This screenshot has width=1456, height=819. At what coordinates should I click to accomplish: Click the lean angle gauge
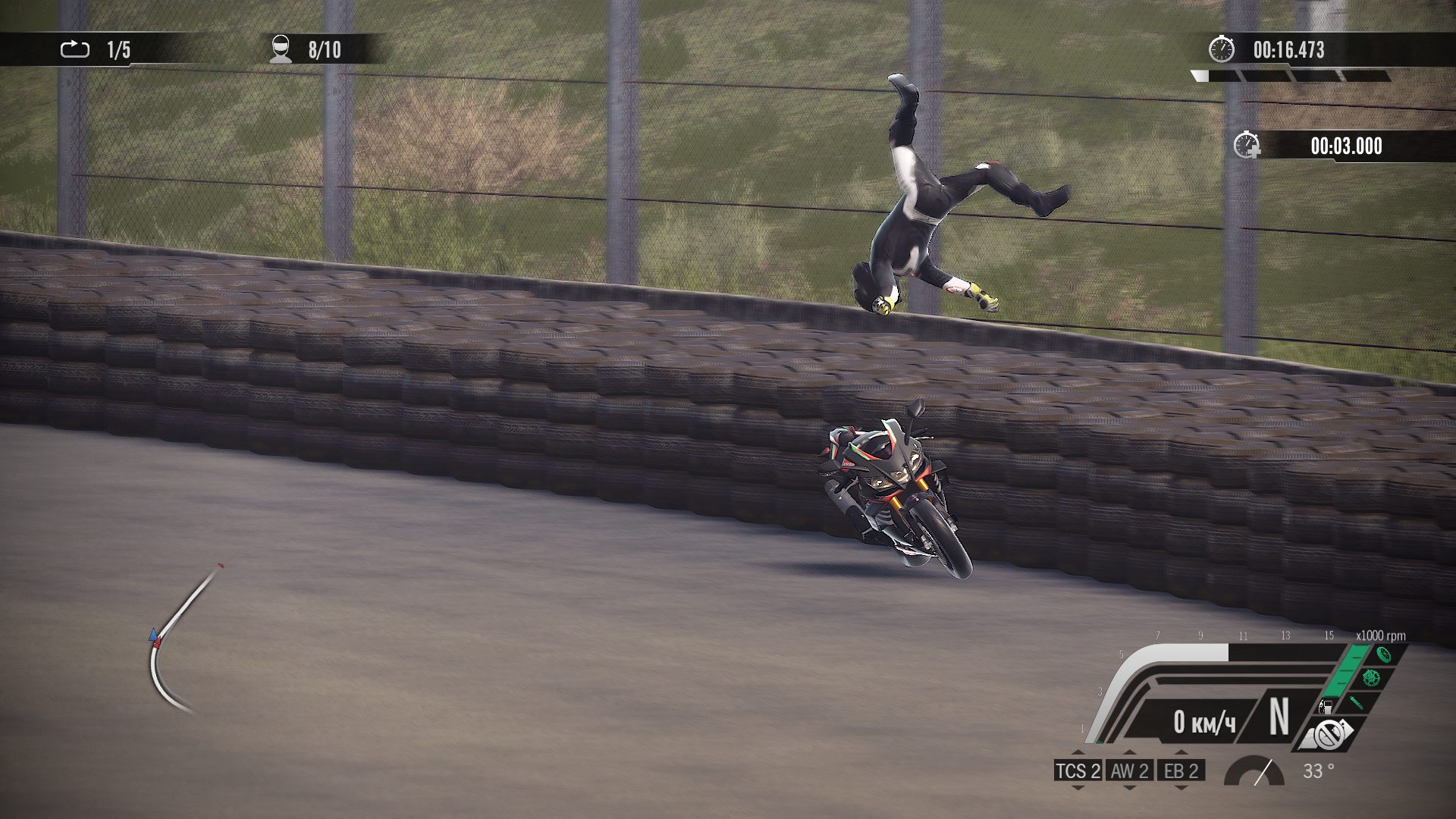point(1255,771)
